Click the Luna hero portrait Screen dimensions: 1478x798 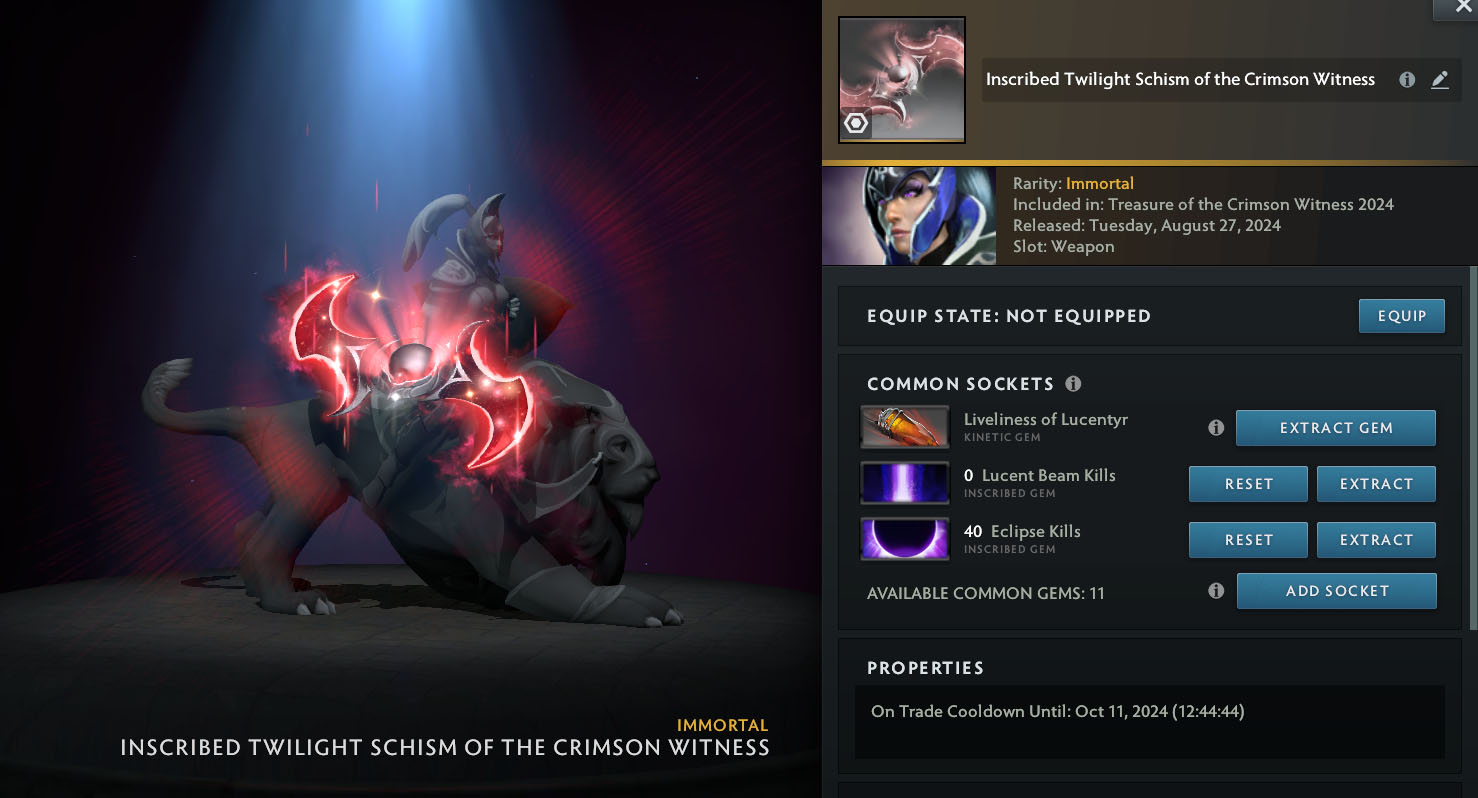coord(909,216)
